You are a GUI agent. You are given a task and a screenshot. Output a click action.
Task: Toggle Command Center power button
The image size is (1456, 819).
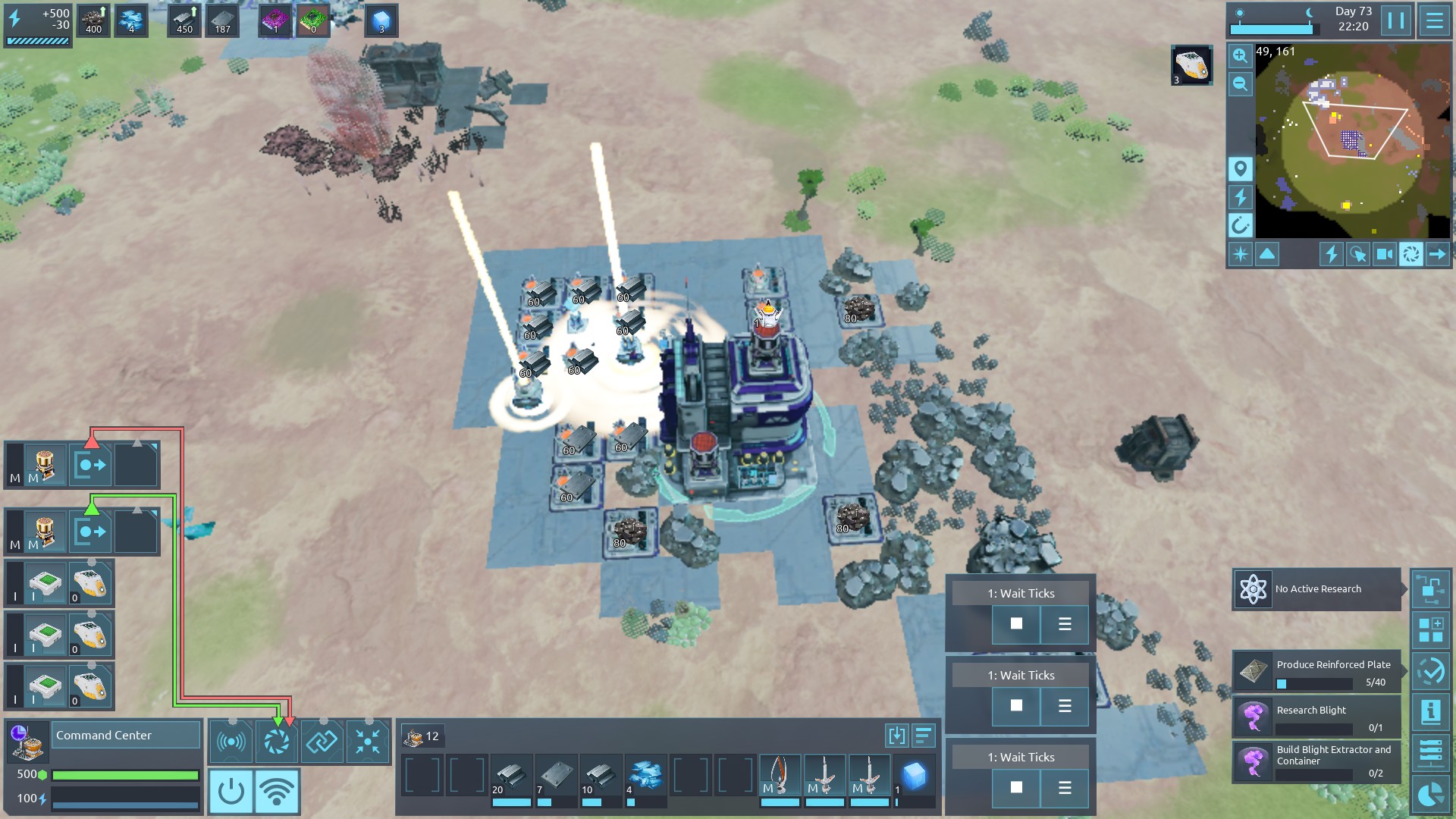pos(231,791)
